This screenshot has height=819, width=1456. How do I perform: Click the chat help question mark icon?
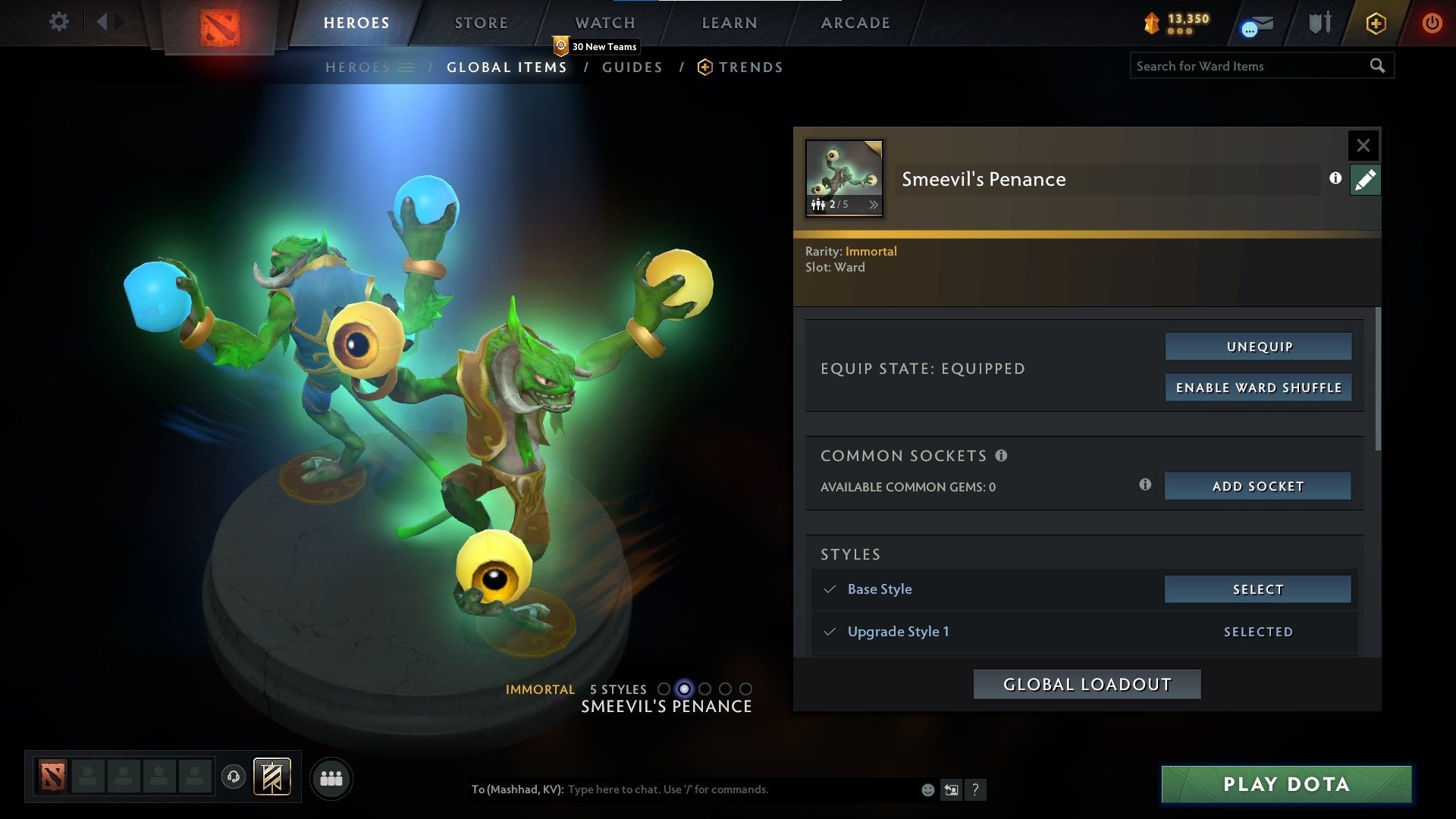[x=976, y=789]
